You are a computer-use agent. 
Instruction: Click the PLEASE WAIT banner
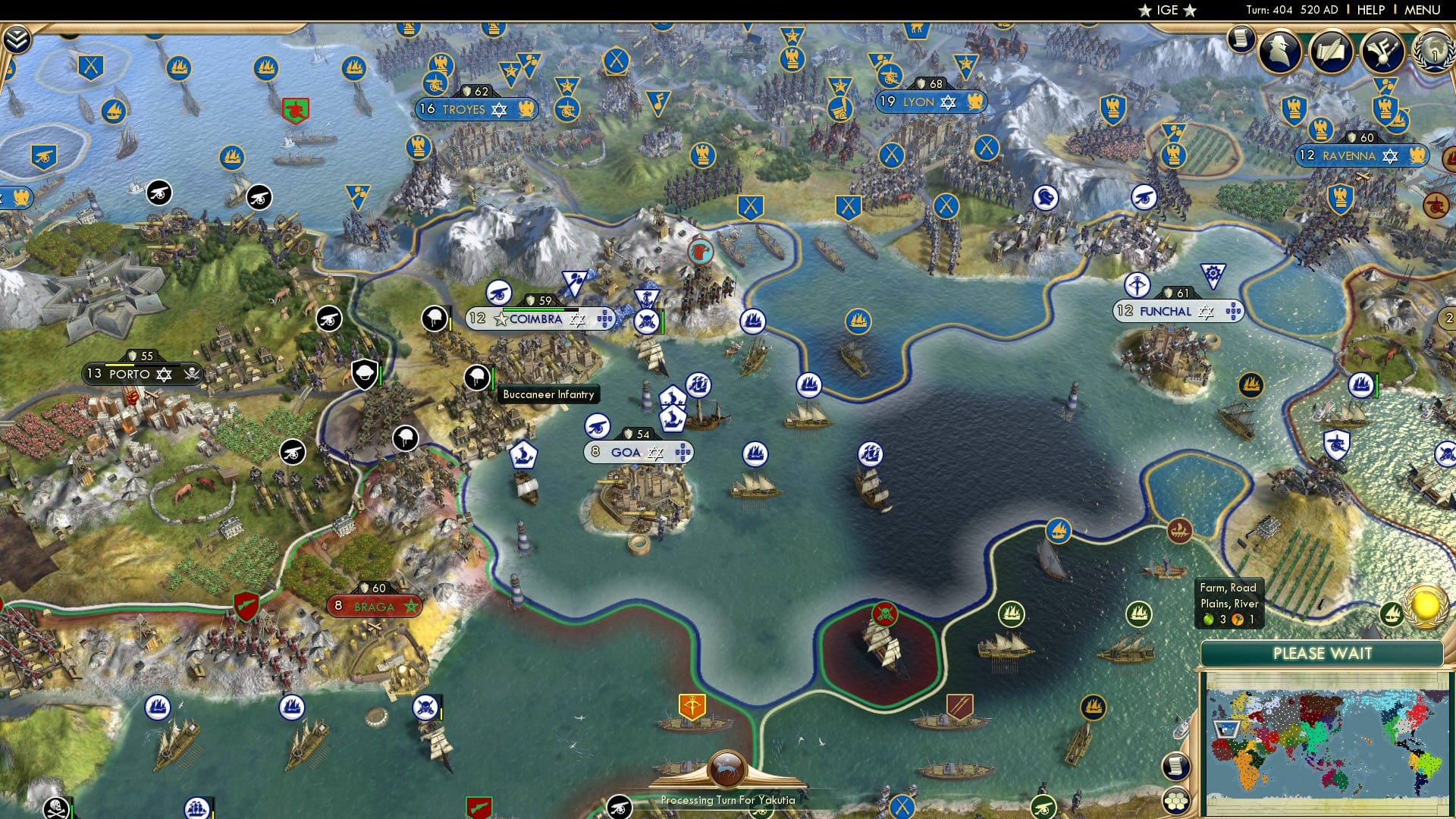pyautogui.click(x=1324, y=652)
